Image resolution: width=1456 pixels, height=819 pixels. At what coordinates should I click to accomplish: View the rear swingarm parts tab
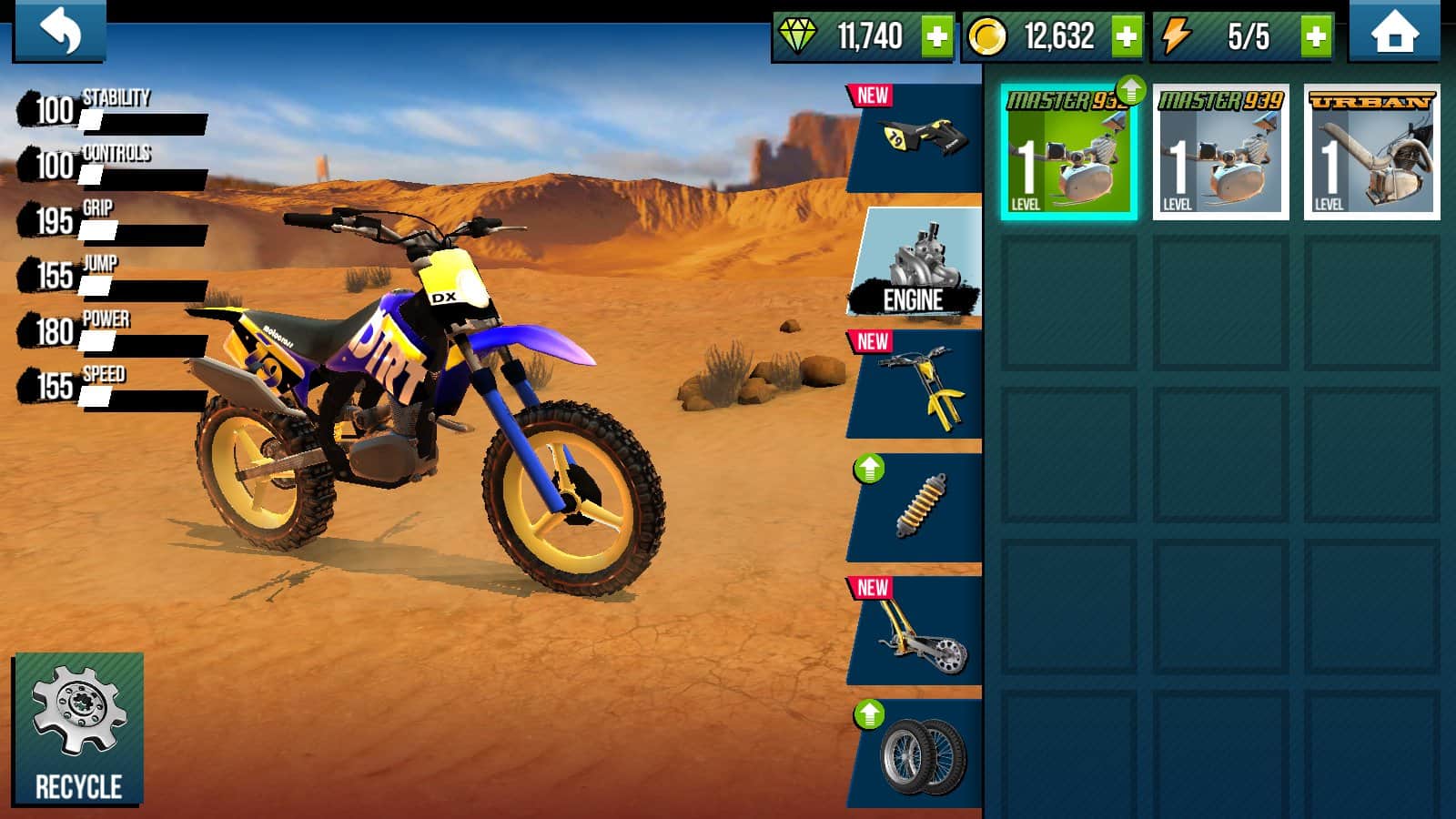pos(917,632)
